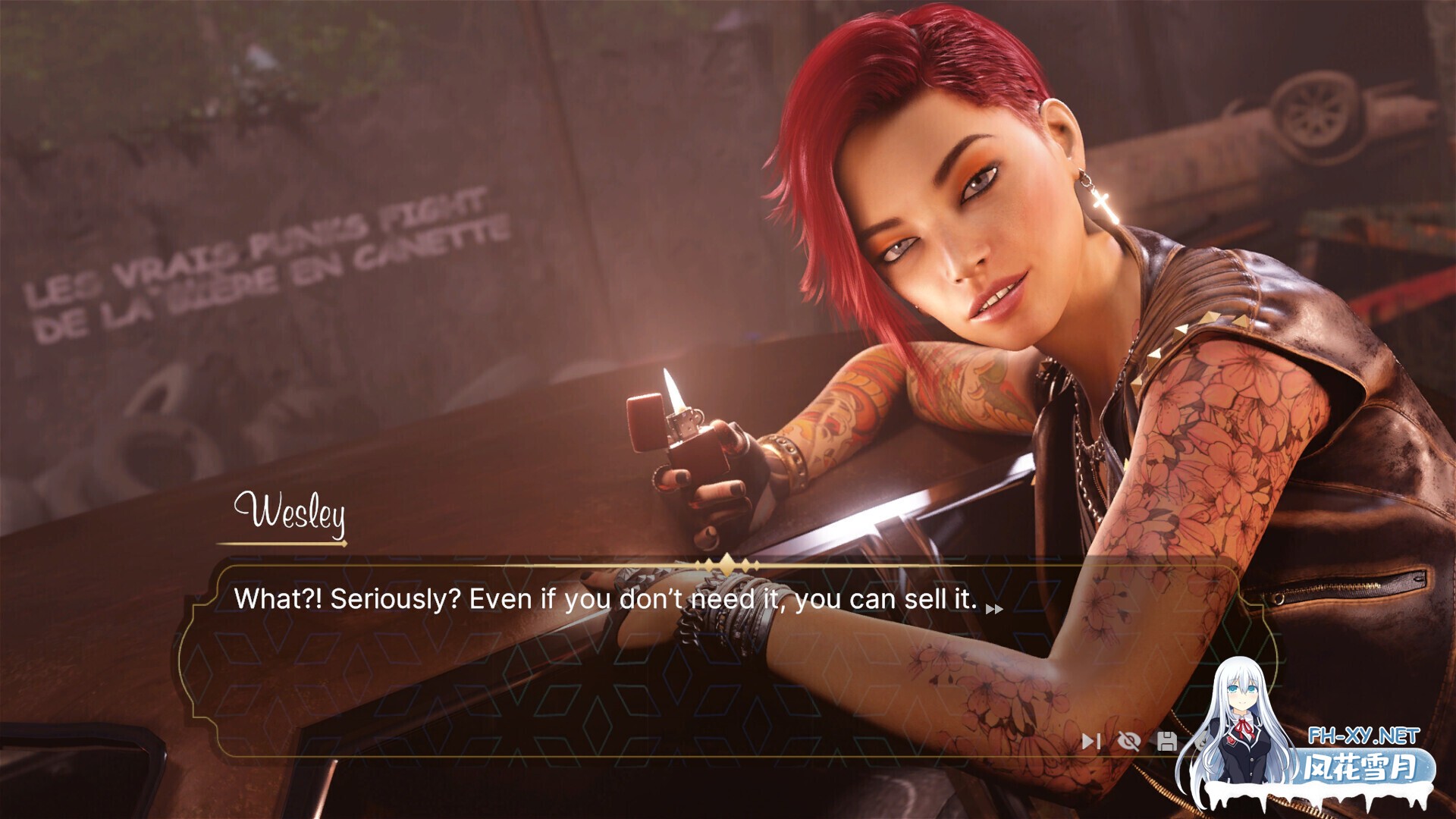Click the skip-forward icon in the dialogue box
Viewport: 1456px width, 819px height.
[x=1090, y=741]
